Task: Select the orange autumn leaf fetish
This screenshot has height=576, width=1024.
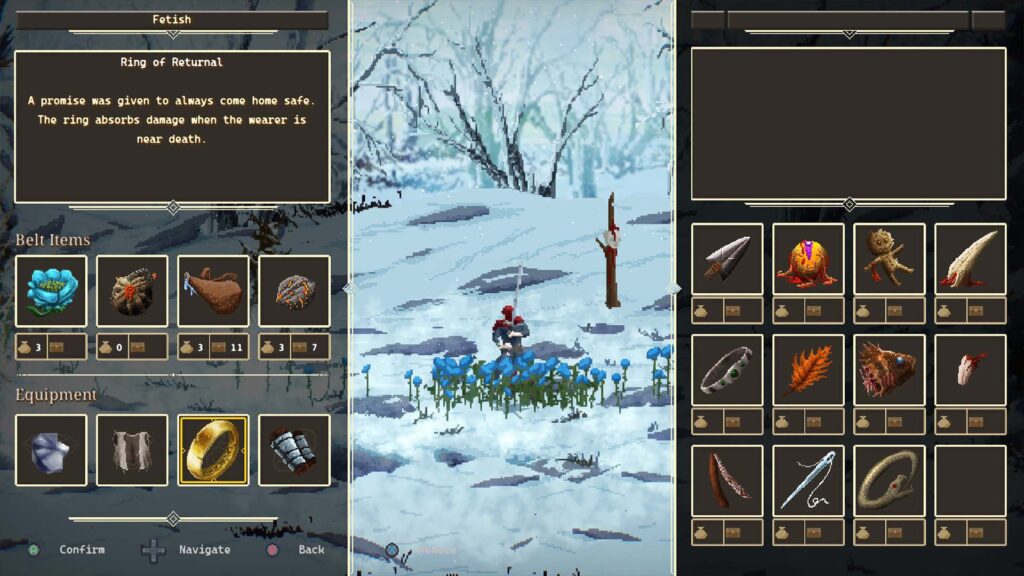Action: pyautogui.click(x=808, y=370)
